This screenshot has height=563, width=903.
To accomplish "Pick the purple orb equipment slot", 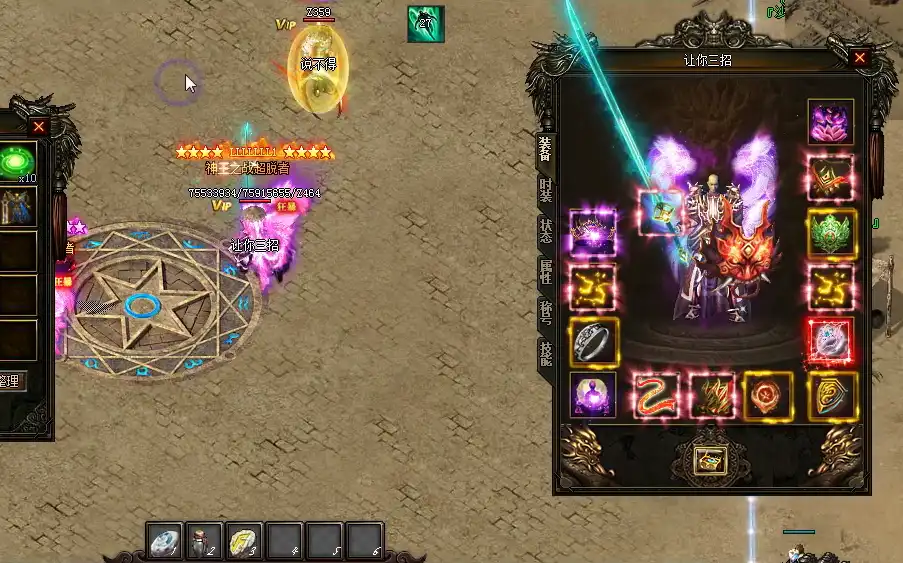I will [593, 395].
